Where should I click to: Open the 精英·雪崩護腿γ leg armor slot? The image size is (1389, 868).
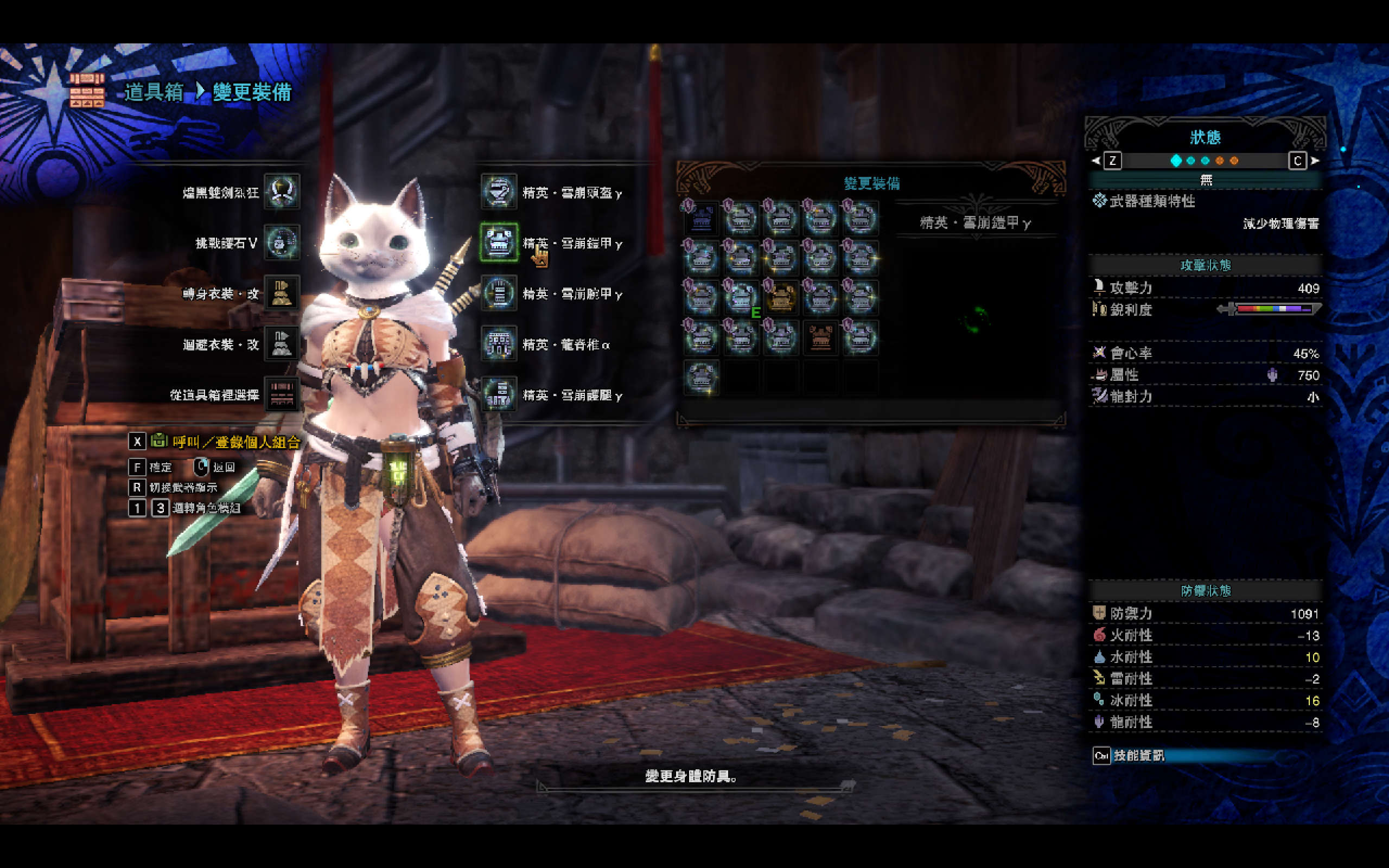click(x=498, y=394)
